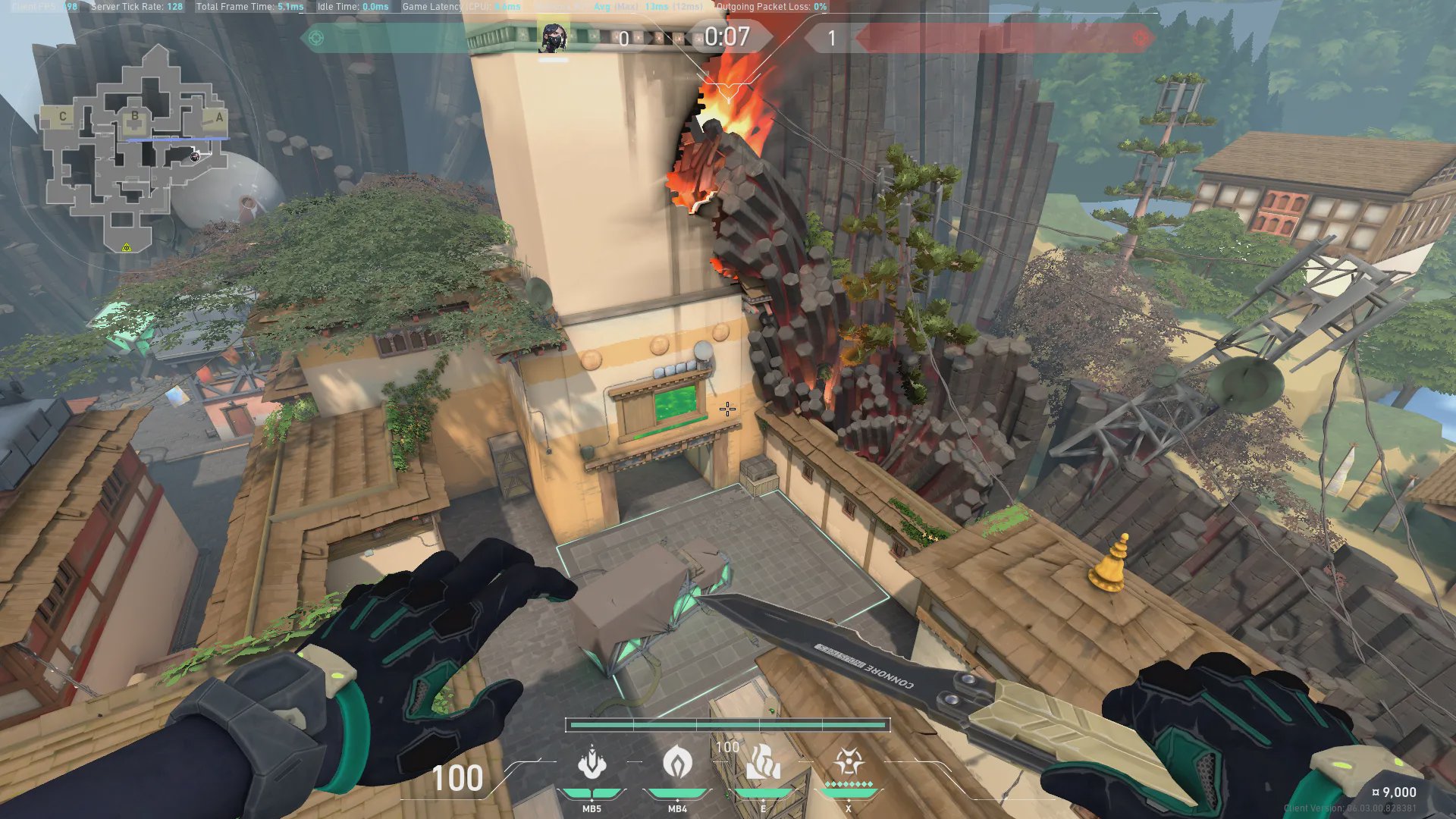Select the agent portrait in the top bar
The height and width of the screenshot is (819, 1456).
coord(553,37)
